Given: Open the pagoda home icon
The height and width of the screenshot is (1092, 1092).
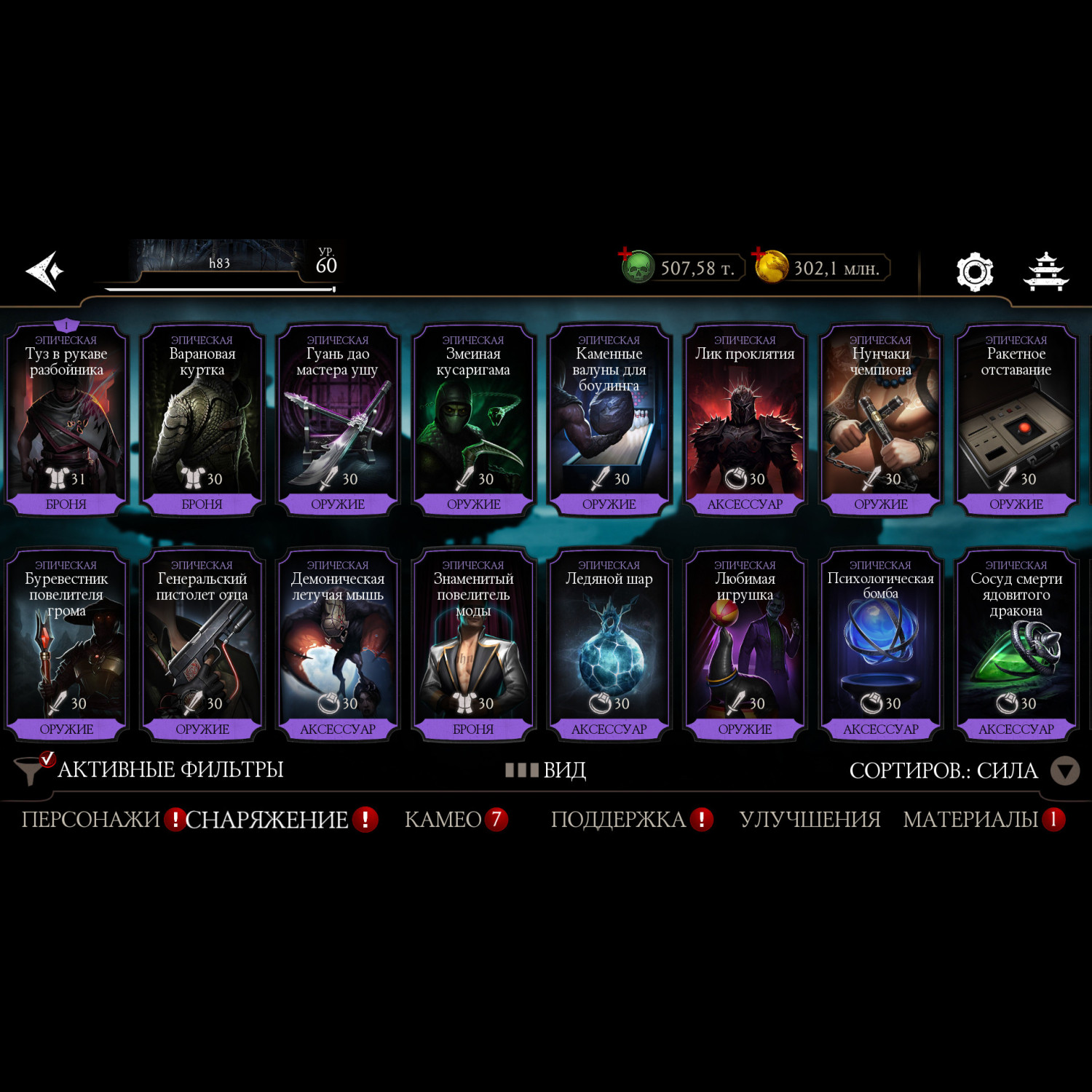Looking at the screenshot, I should (1045, 272).
